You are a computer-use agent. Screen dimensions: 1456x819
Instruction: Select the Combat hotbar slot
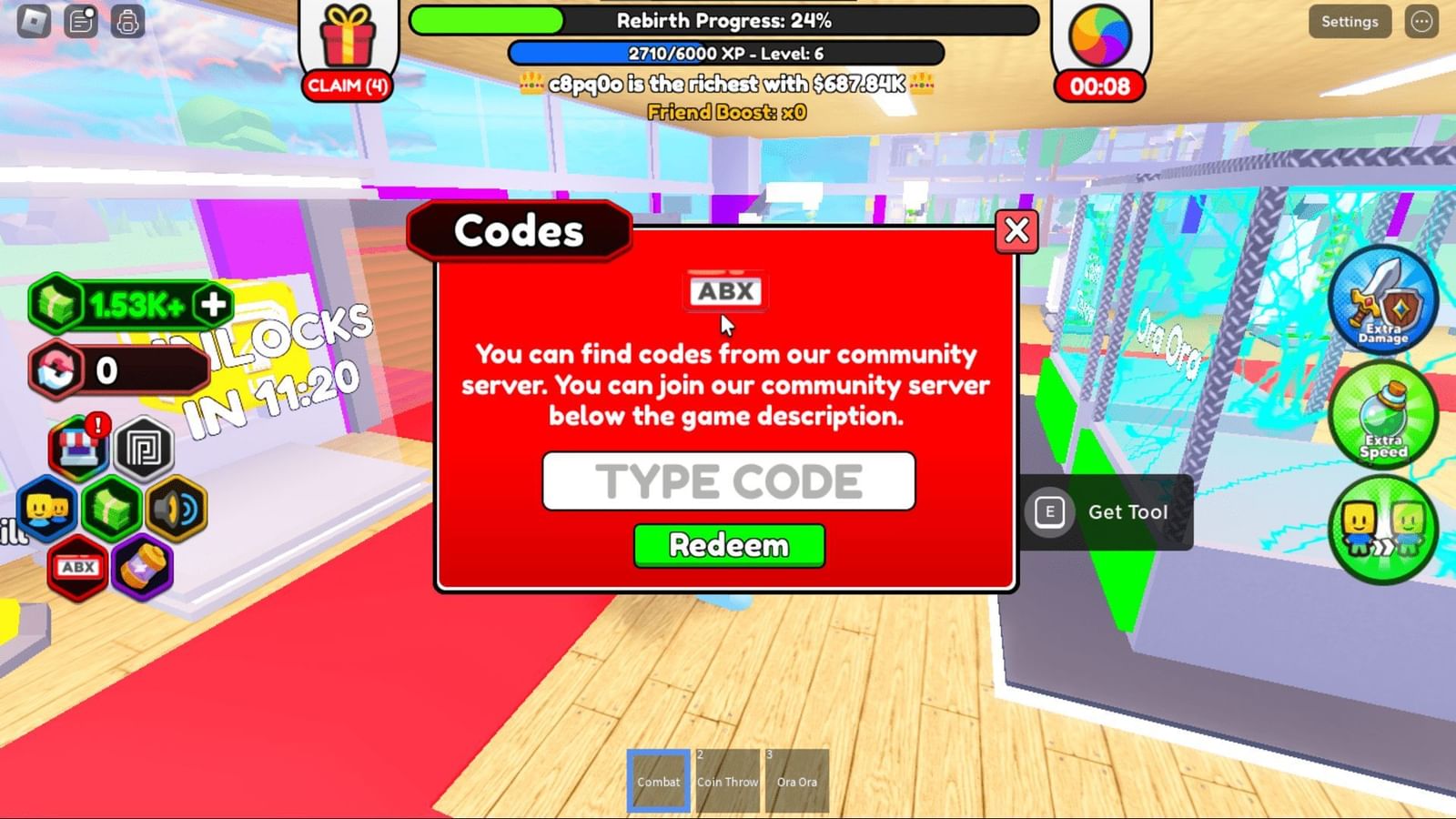tap(657, 780)
